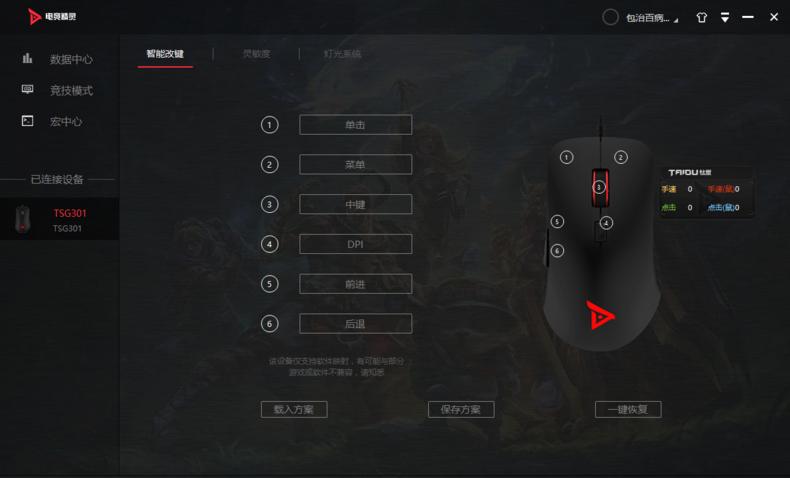Change the 后退 button assignment

pyautogui.click(x=355, y=324)
